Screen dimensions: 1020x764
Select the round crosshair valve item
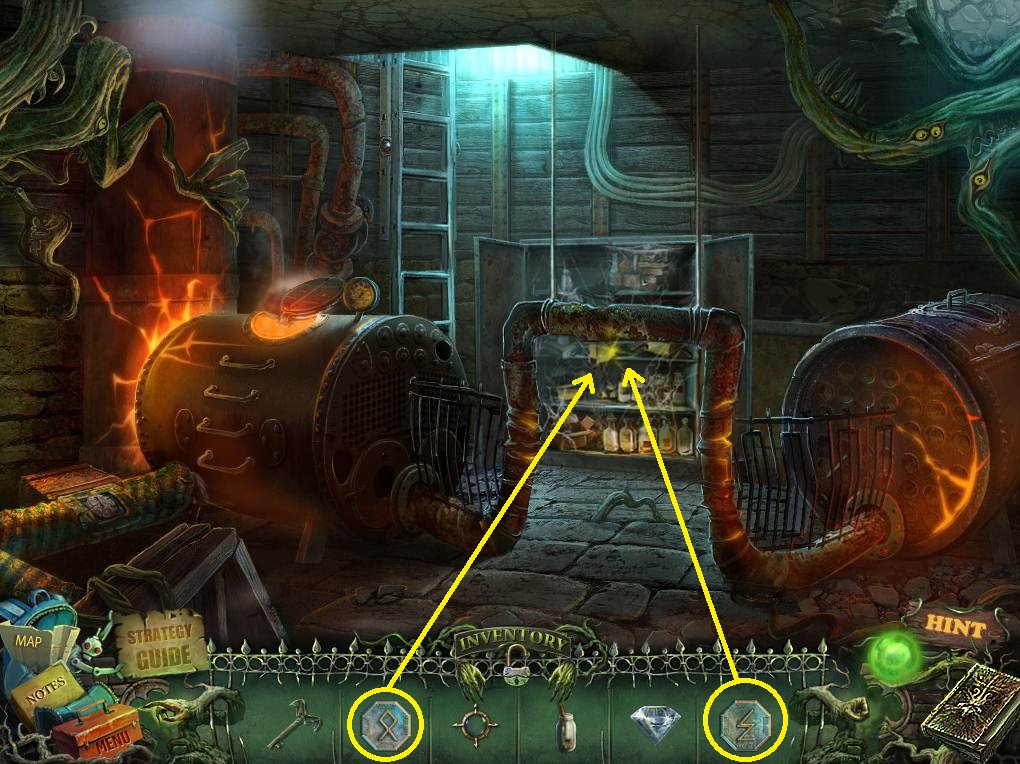(475, 721)
